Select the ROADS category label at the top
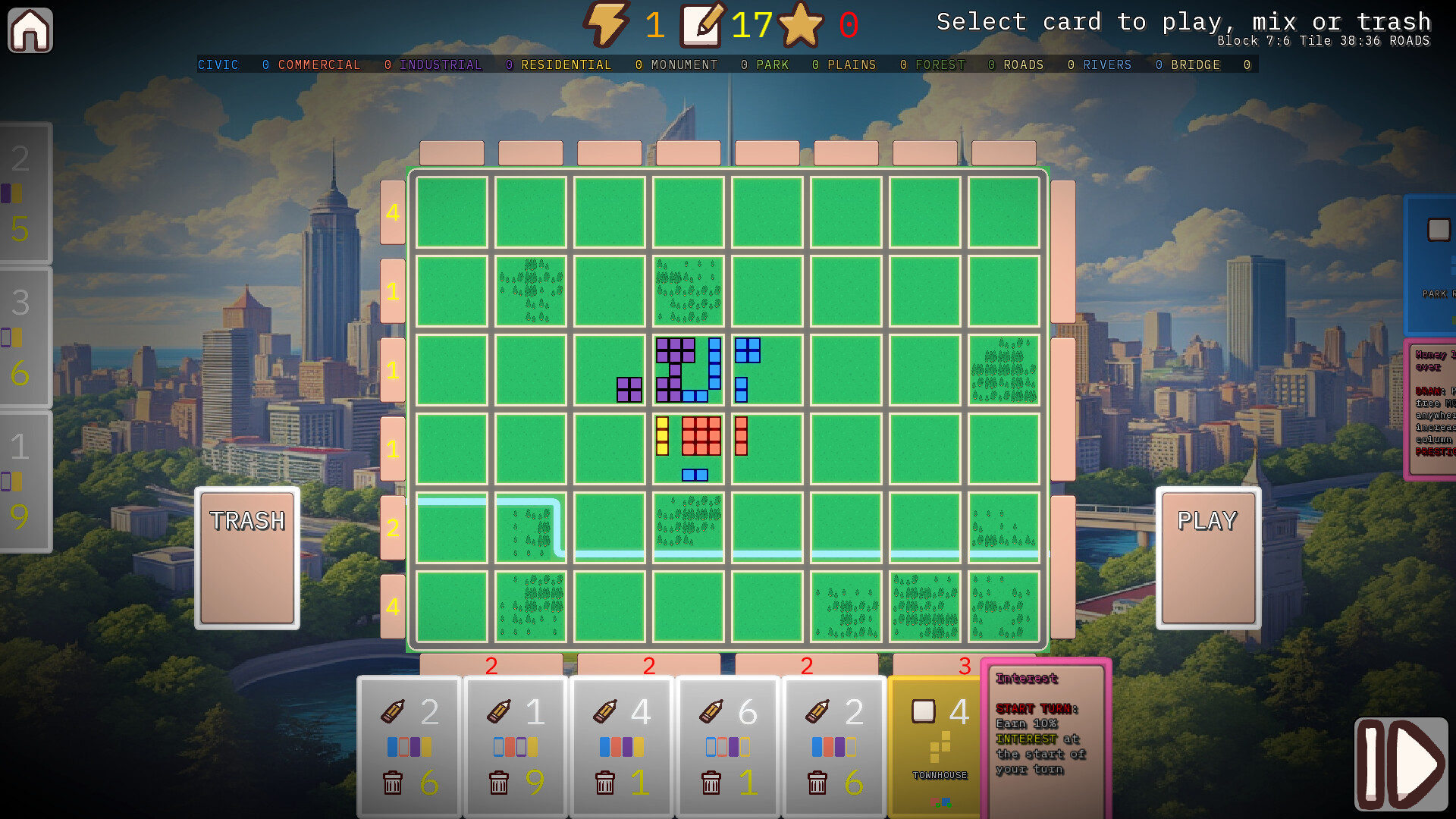 coord(1023,65)
